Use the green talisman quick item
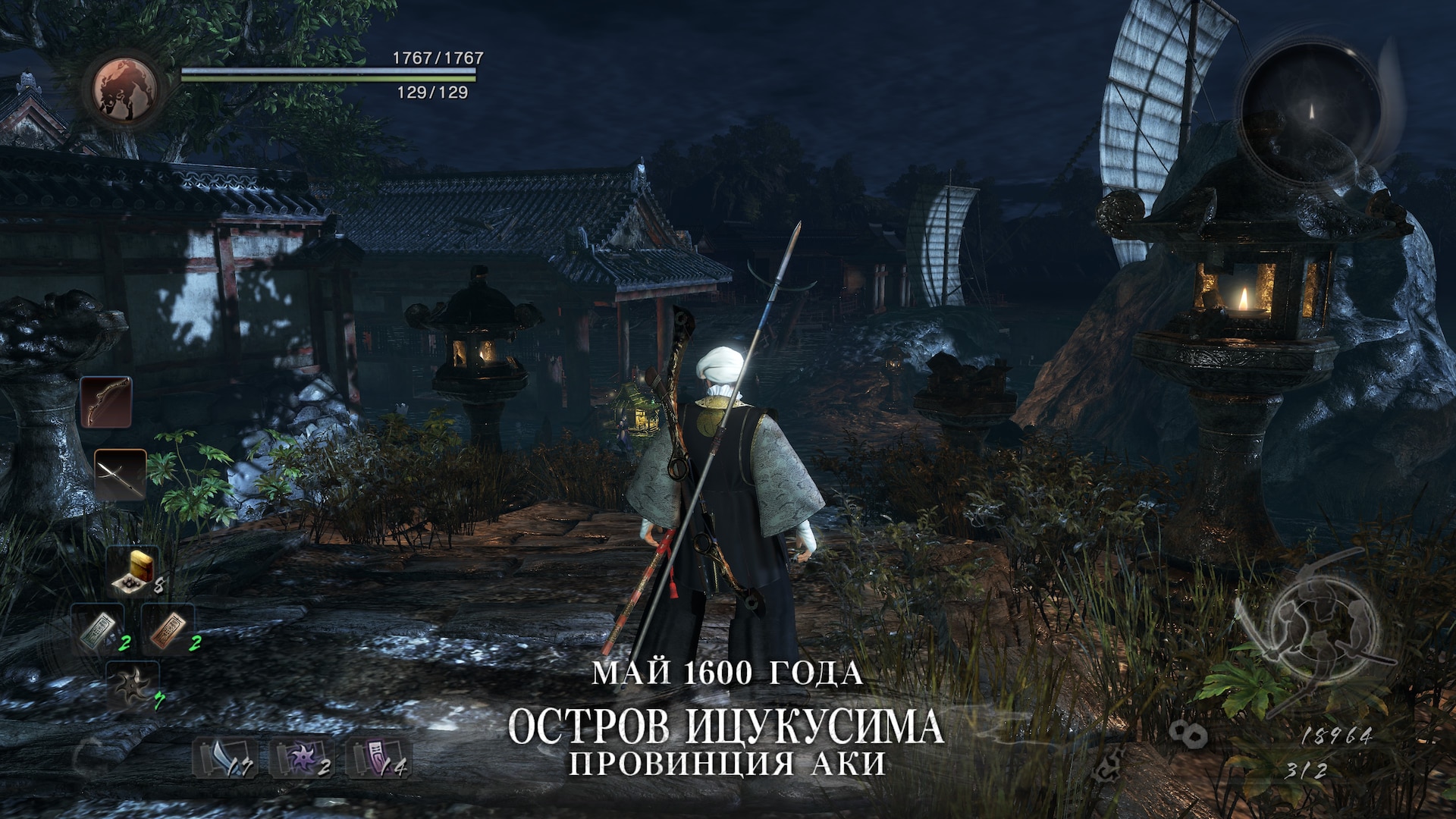This screenshot has height=819, width=1456. (99, 629)
